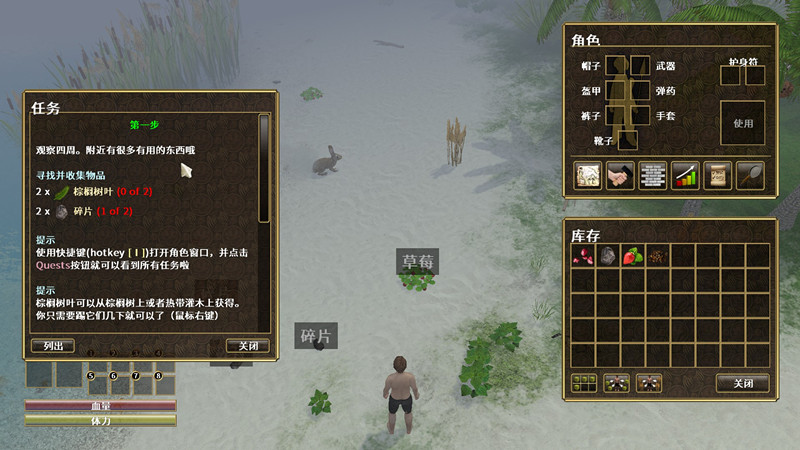Select the brown seeds inventory slot
Viewport: 800px width, 450px height.
pos(658,256)
